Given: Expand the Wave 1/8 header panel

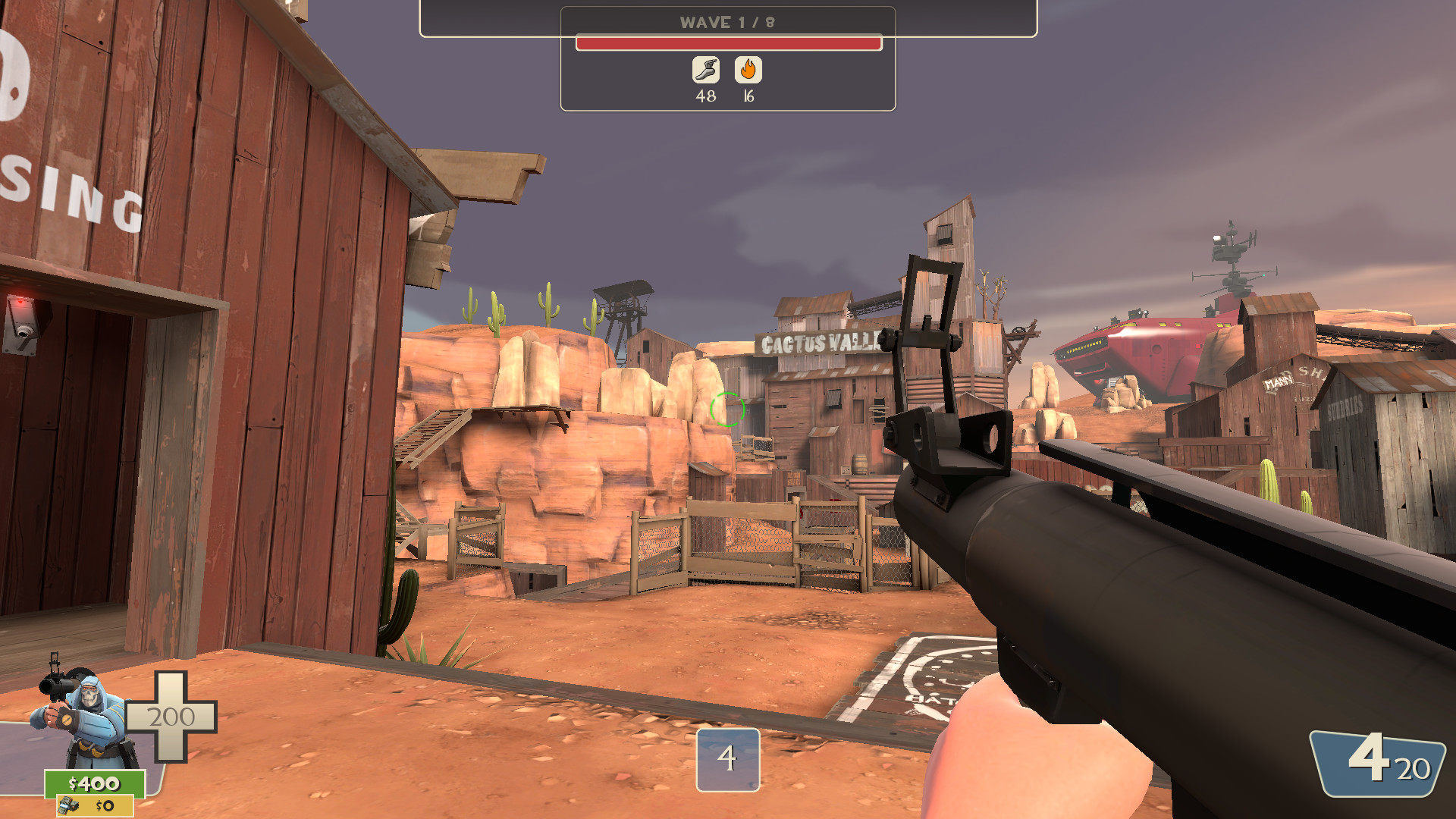Looking at the screenshot, I should tap(726, 22).
